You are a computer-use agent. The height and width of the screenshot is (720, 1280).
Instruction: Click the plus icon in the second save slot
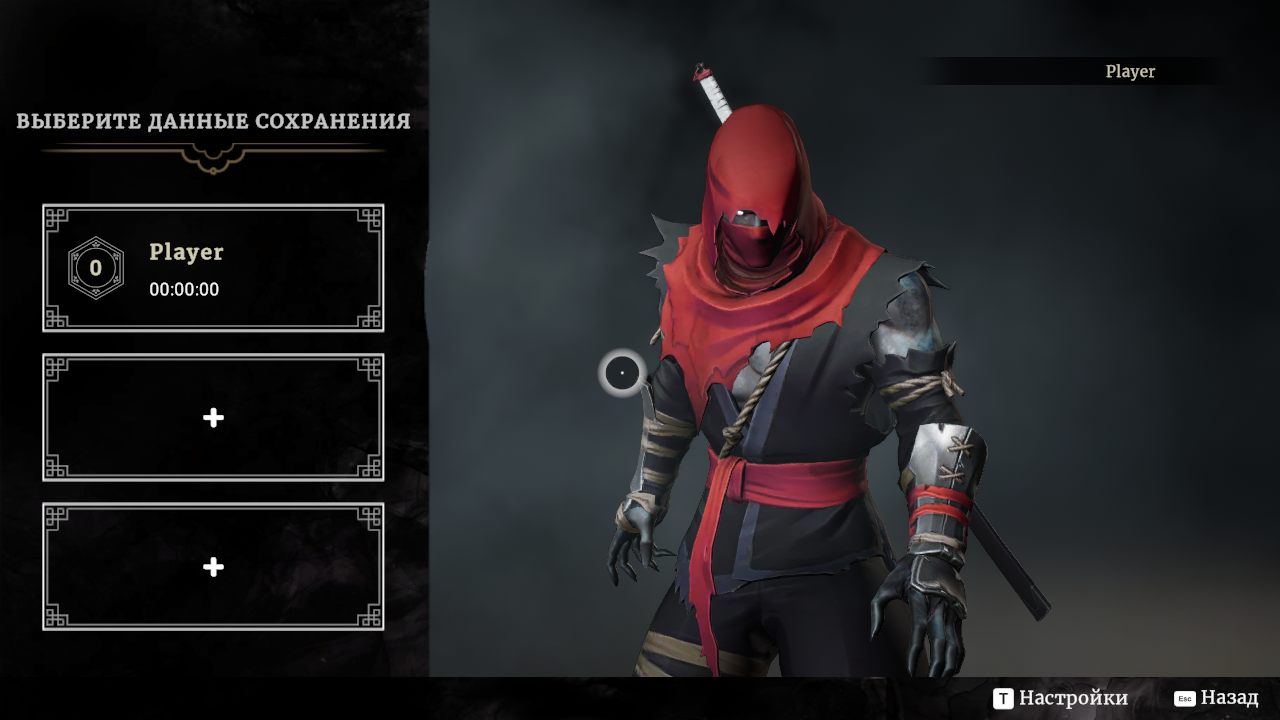(212, 418)
